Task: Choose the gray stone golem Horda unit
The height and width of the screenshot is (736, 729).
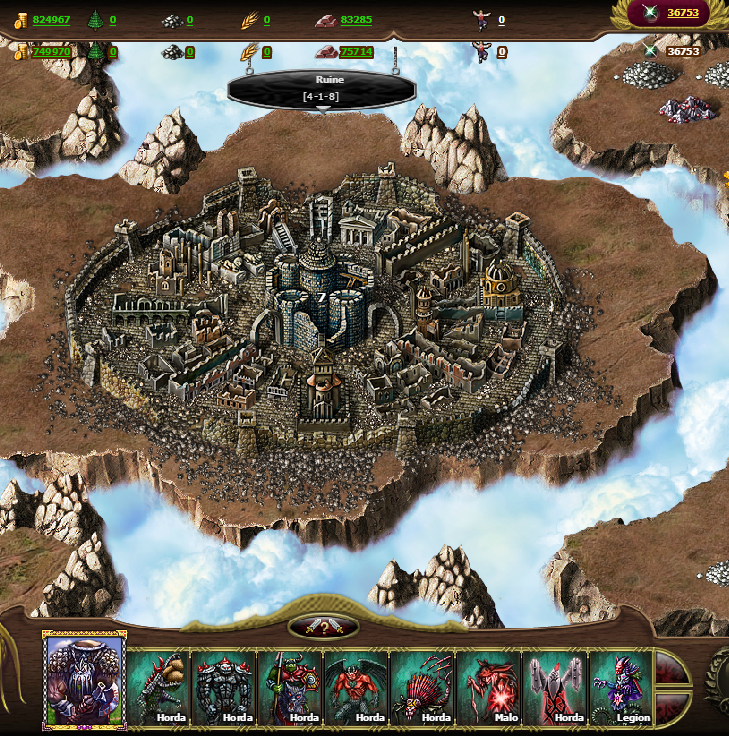Action: pyautogui.click(x=225, y=687)
